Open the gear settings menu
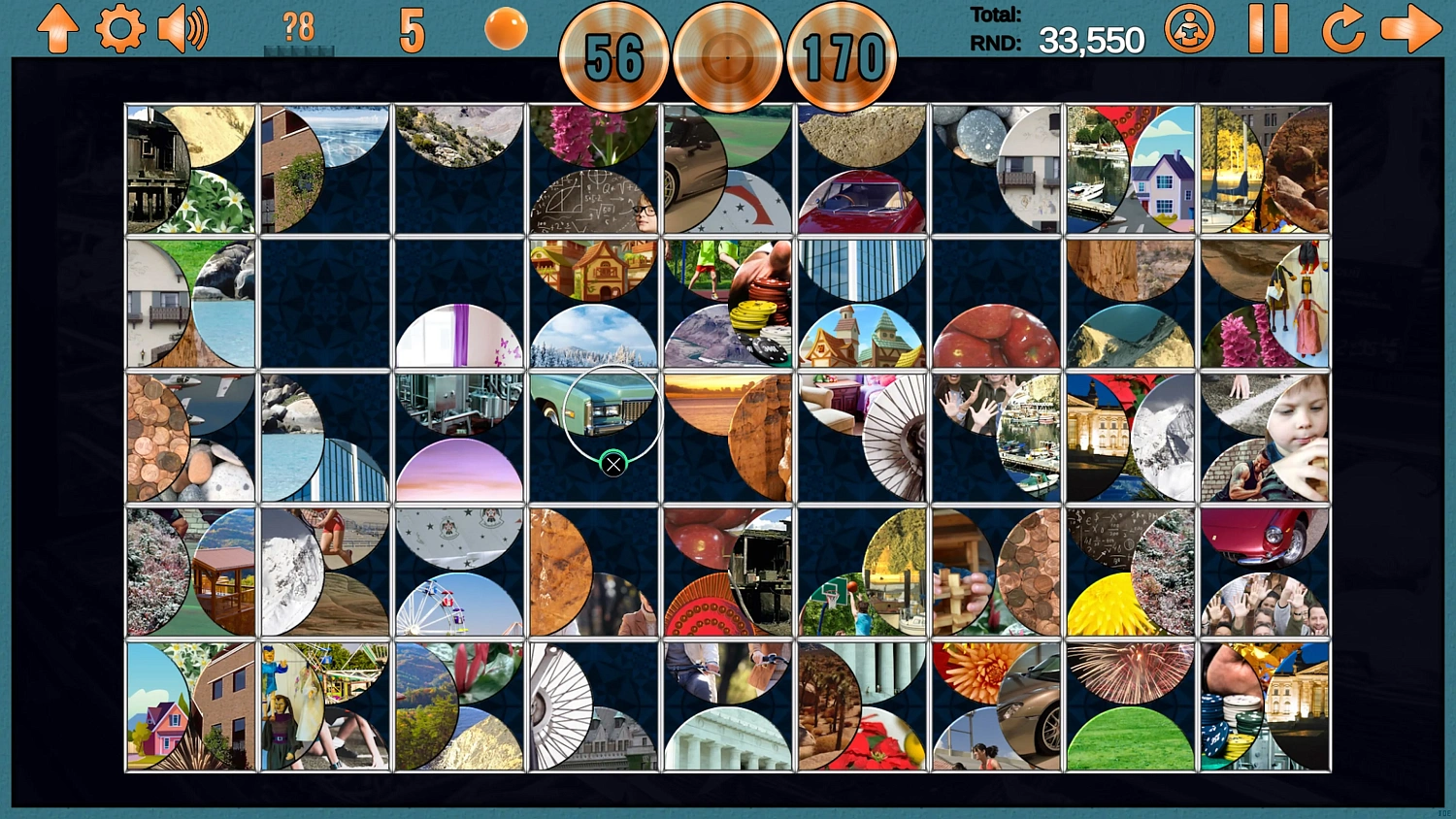 [x=120, y=29]
